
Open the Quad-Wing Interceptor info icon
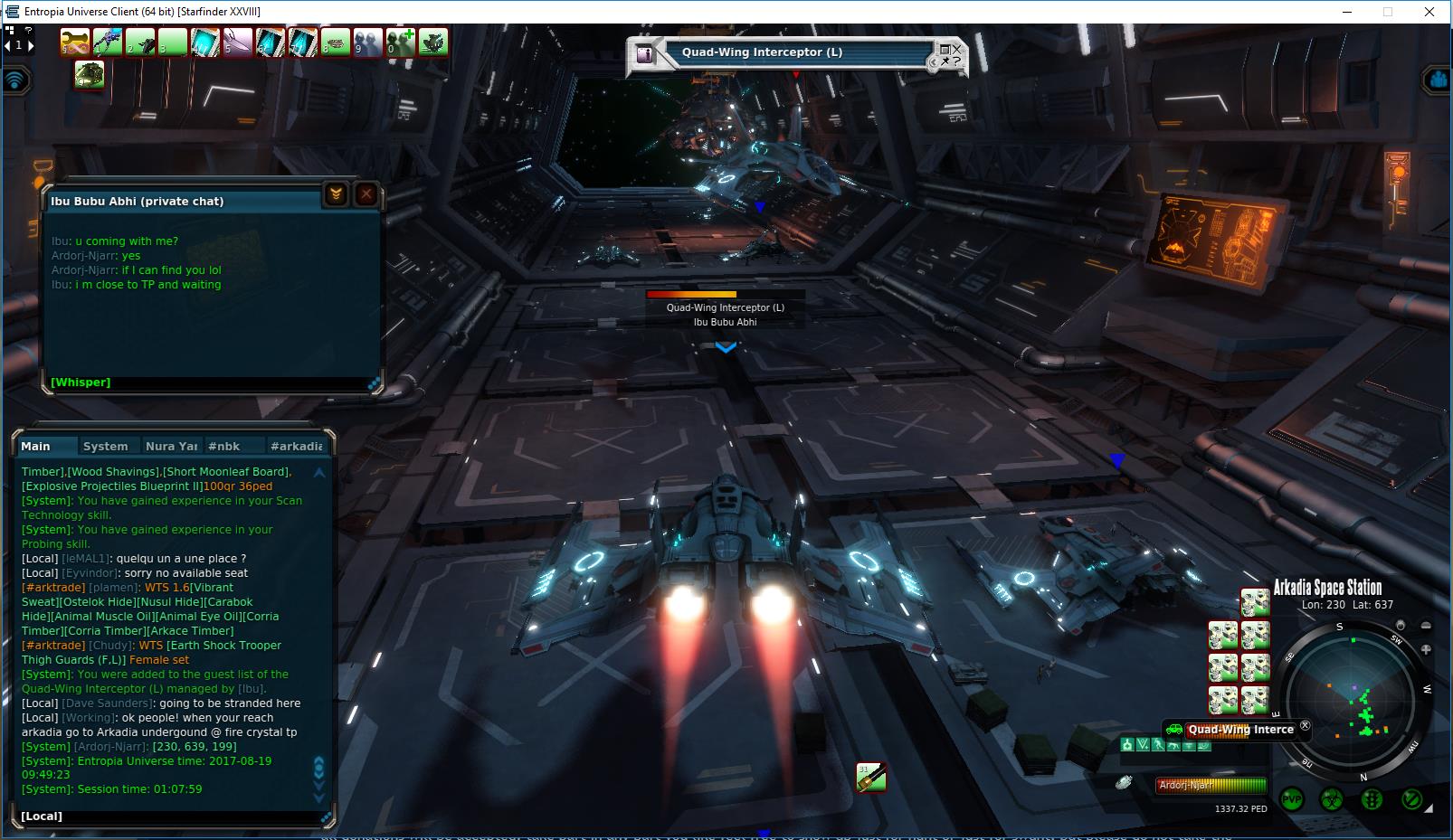coord(644,53)
